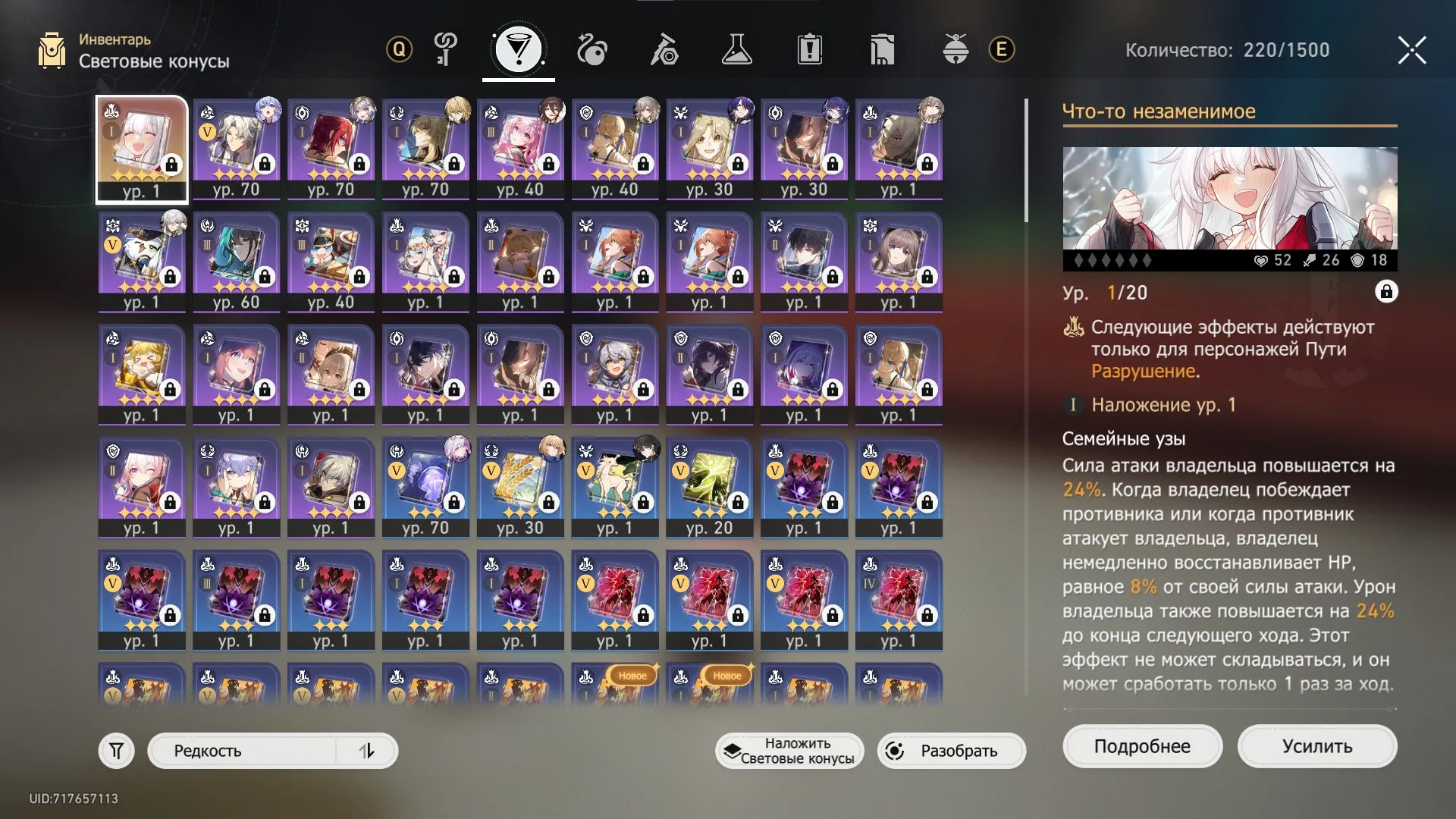Open the synthesis materials tab (flask icon)
This screenshot has height=819, width=1456.
[x=738, y=51]
